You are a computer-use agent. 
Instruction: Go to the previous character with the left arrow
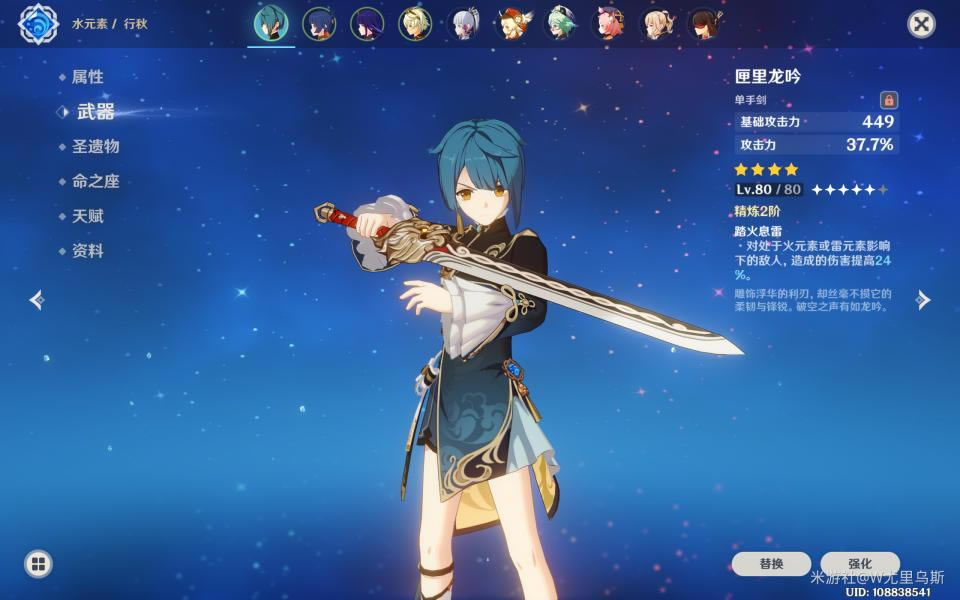[x=37, y=299]
